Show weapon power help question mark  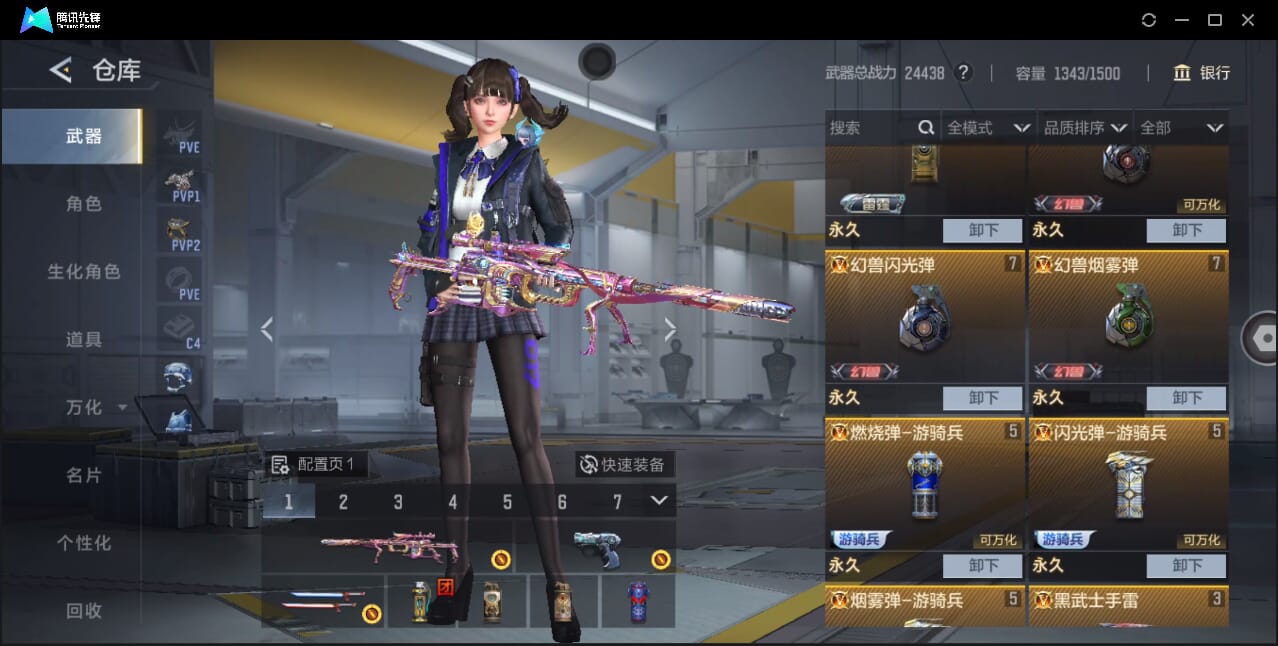pyautogui.click(x=963, y=73)
